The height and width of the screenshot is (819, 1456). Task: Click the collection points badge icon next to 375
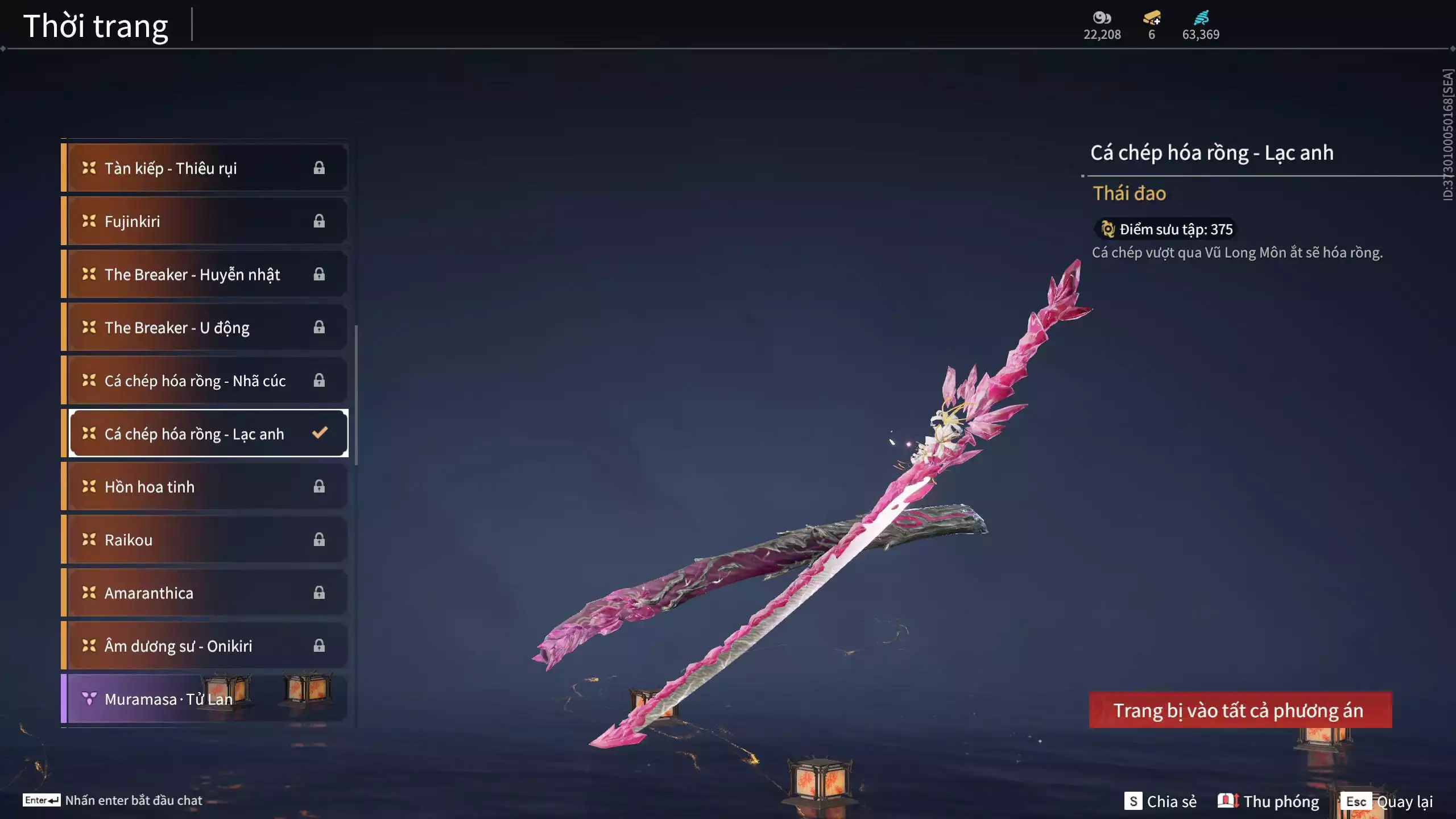click(x=1107, y=229)
